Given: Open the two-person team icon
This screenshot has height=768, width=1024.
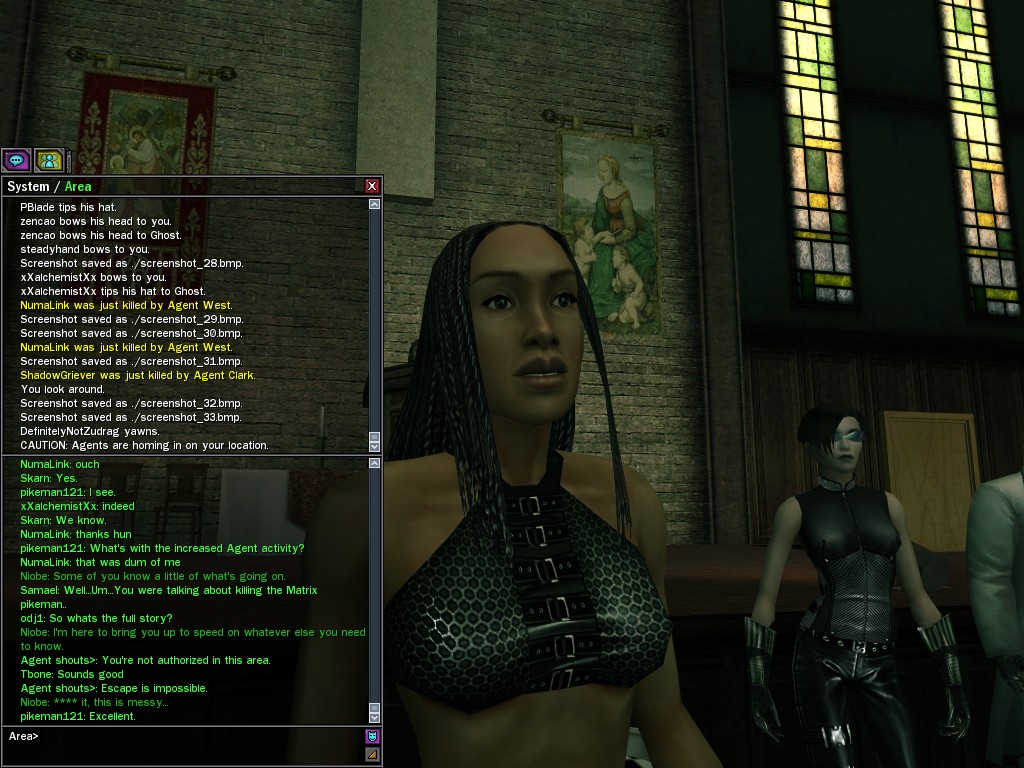Looking at the screenshot, I should (x=49, y=160).
